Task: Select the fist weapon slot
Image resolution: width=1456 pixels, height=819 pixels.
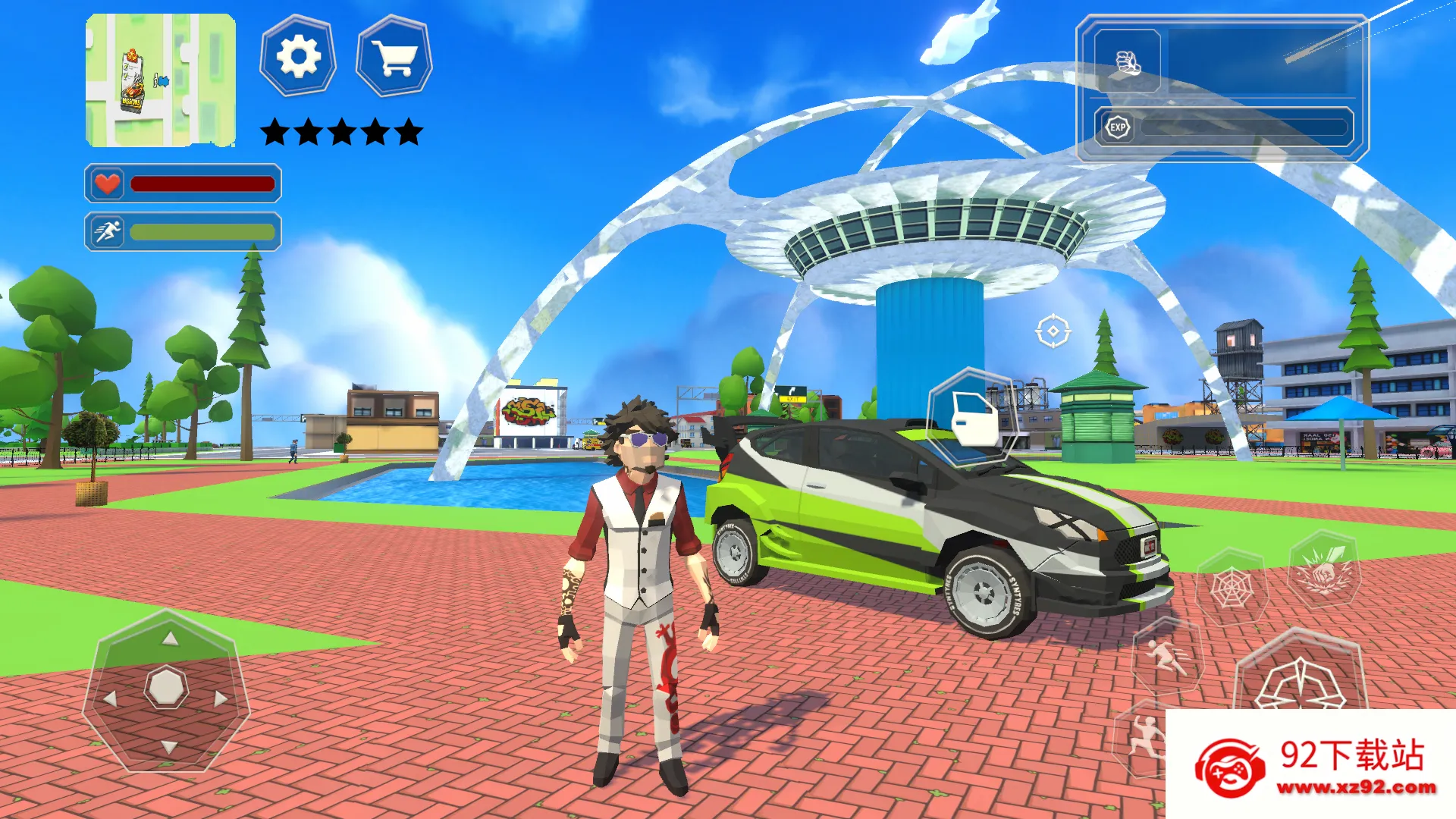Action: [x=1127, y=62]
